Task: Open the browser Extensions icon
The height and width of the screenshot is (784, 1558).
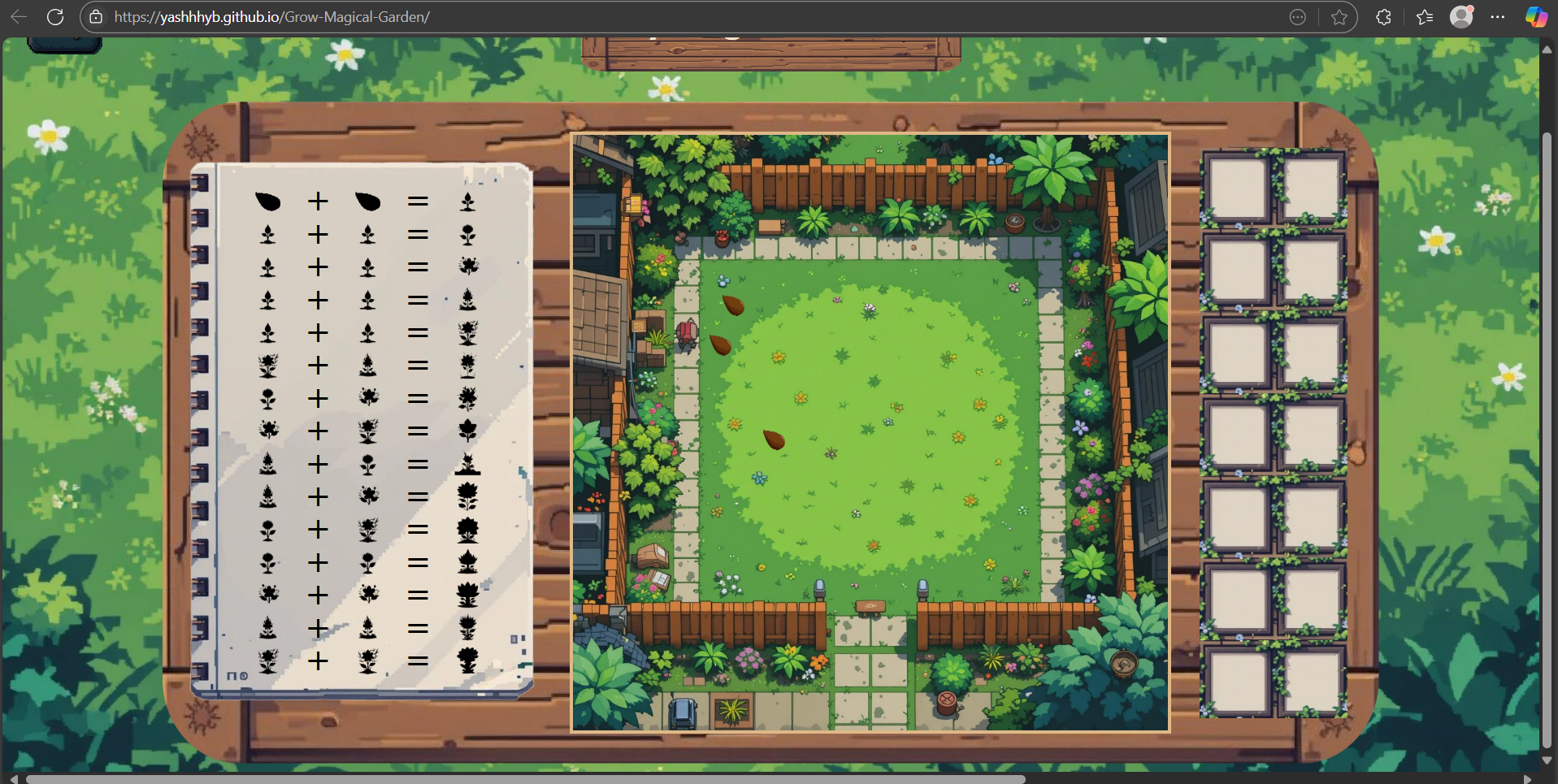Action: [x=1384, y=16]
